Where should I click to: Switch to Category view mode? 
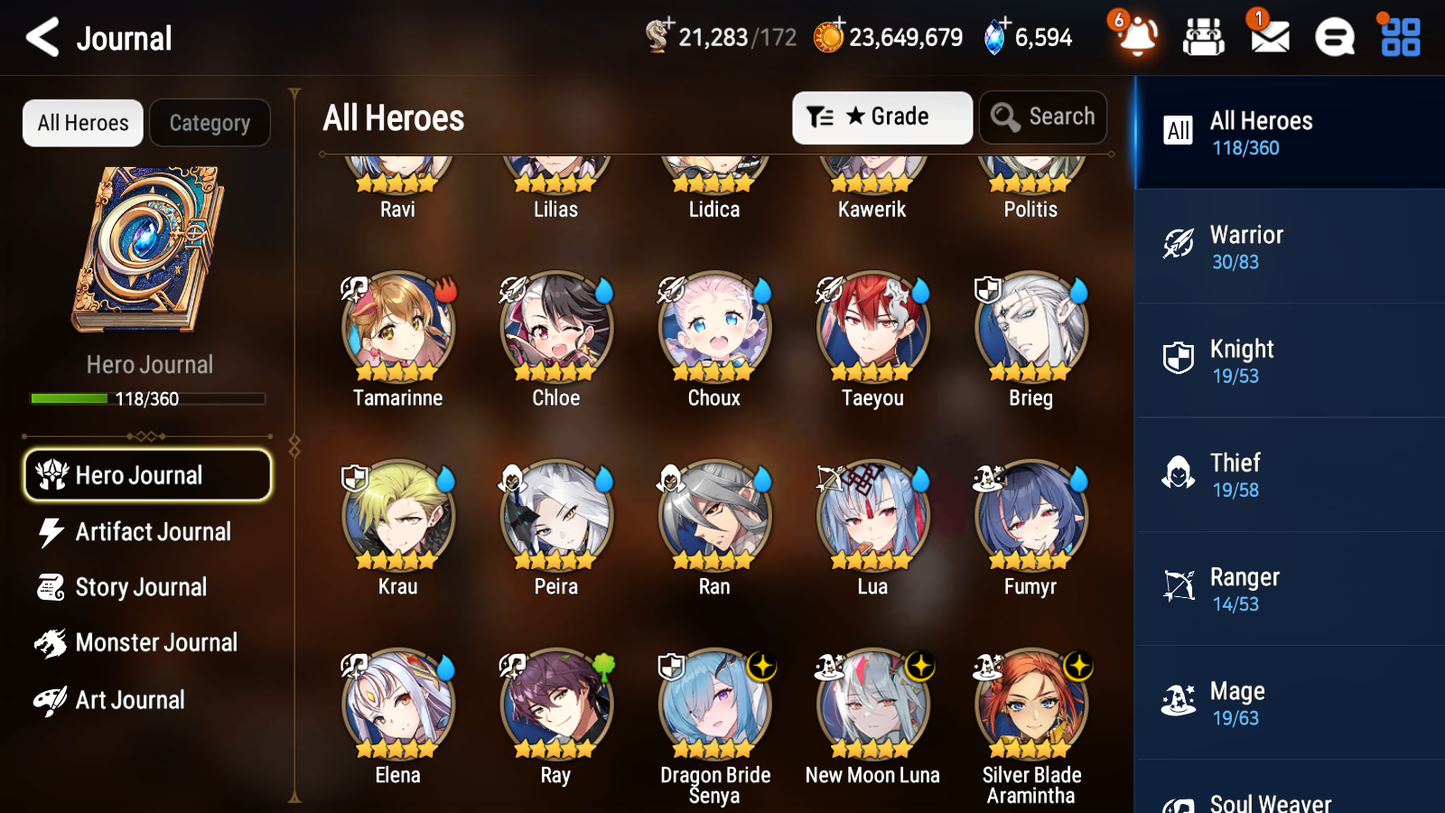[210, 122]
